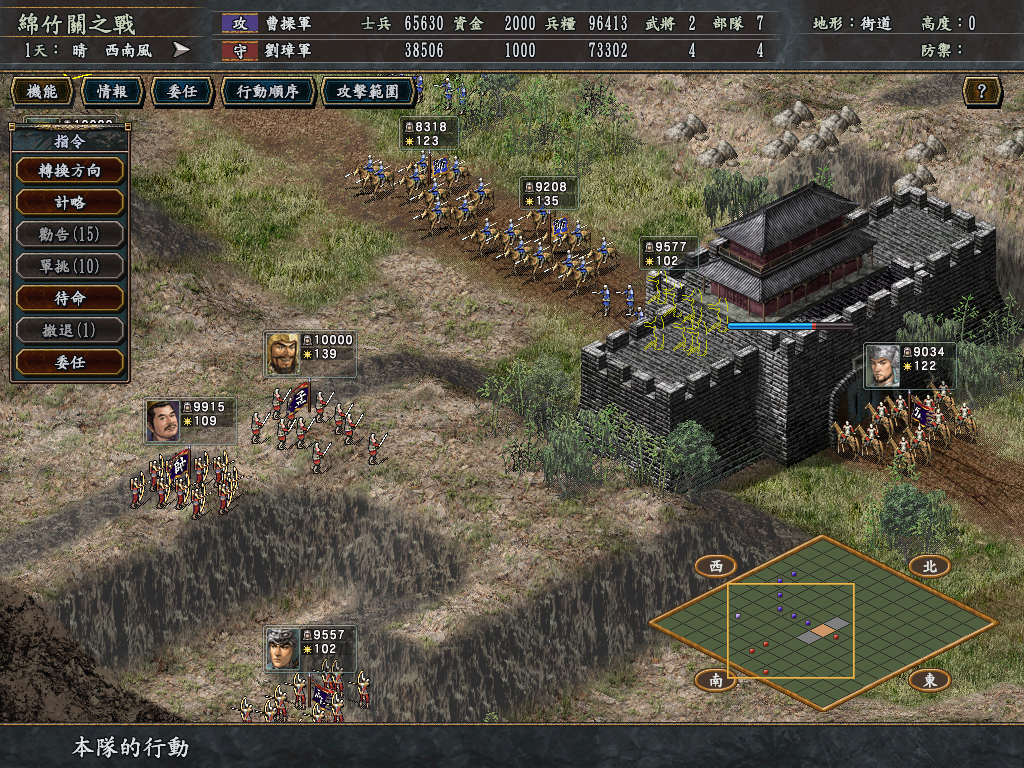Choose the 待命 standby command

pyautogui.click(x=70, y=298)
